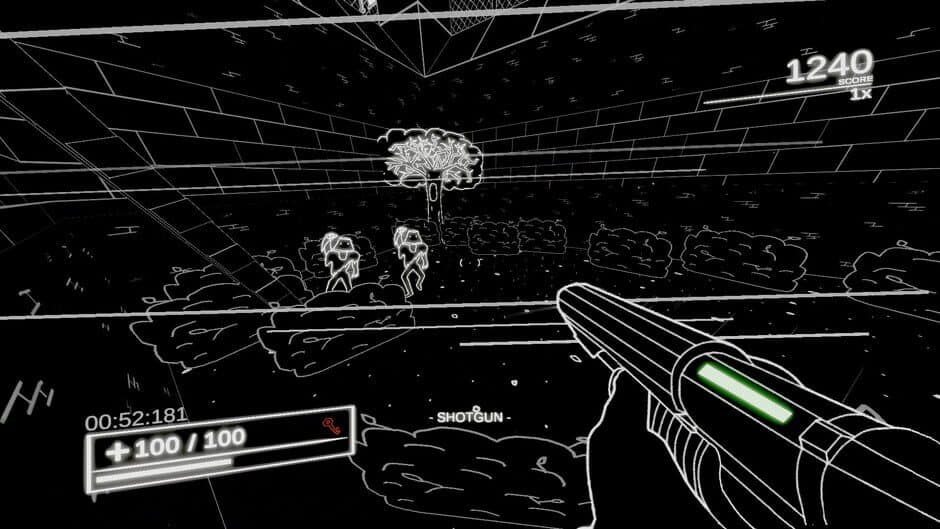Select the Shotgun weapon label
940x529 pixels.
click(x=469, y=416)
